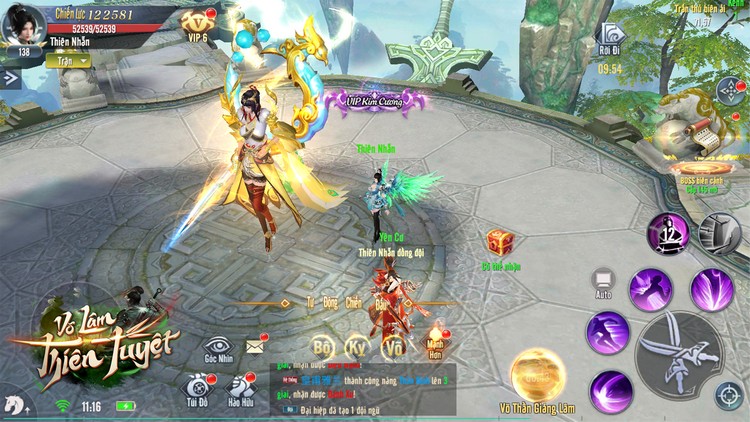
Task: Open the Túi Đồ bag
Action: pos(197,388)
